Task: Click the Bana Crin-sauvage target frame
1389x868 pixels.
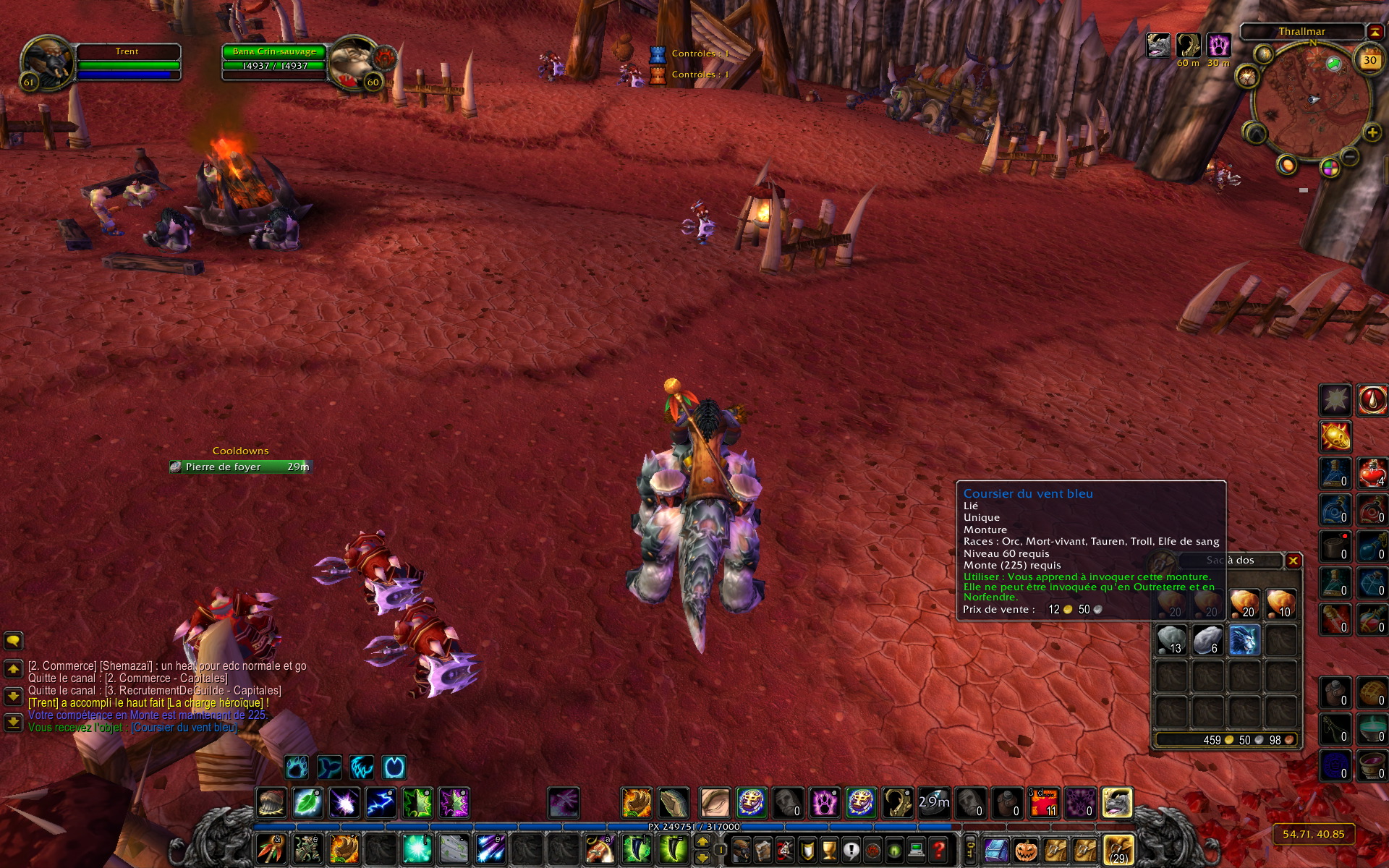Action: [x=274, y=59]
